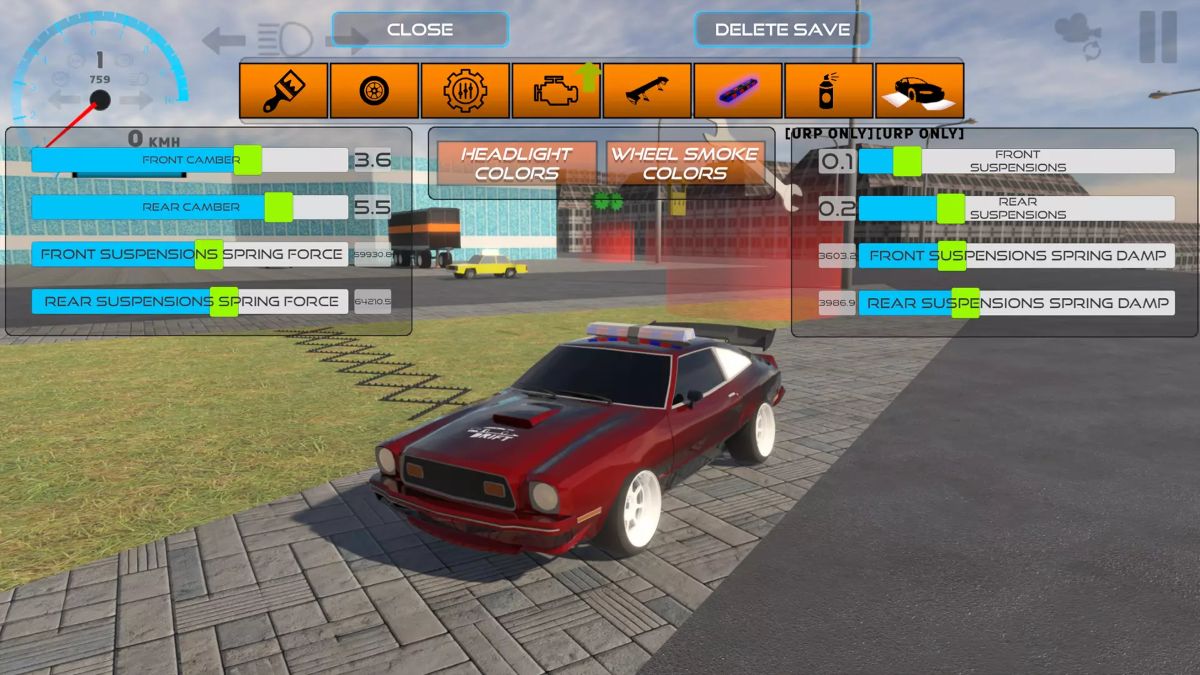Open the car decal tab
This screenshot has height=675, width=1200.
(920, 91)
